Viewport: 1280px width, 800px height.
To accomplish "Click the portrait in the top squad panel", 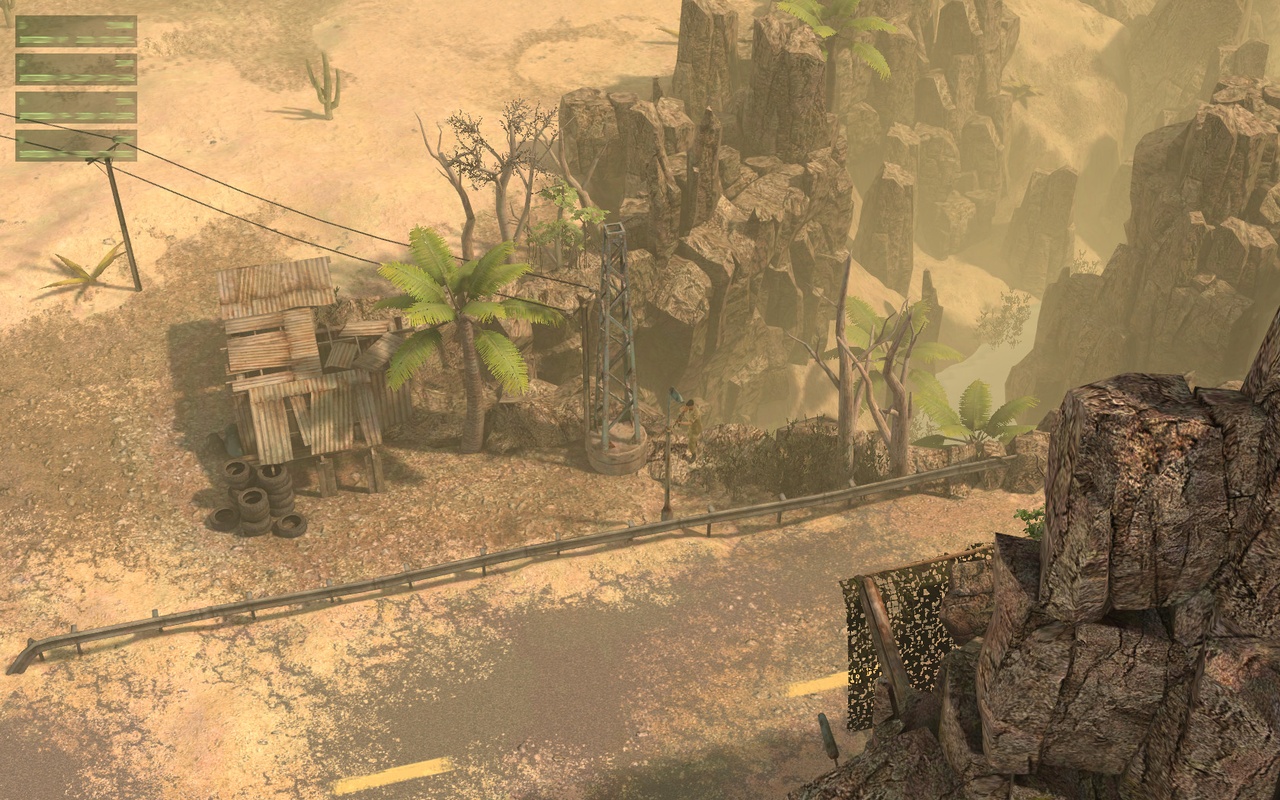I will click(x=23, y=25).
